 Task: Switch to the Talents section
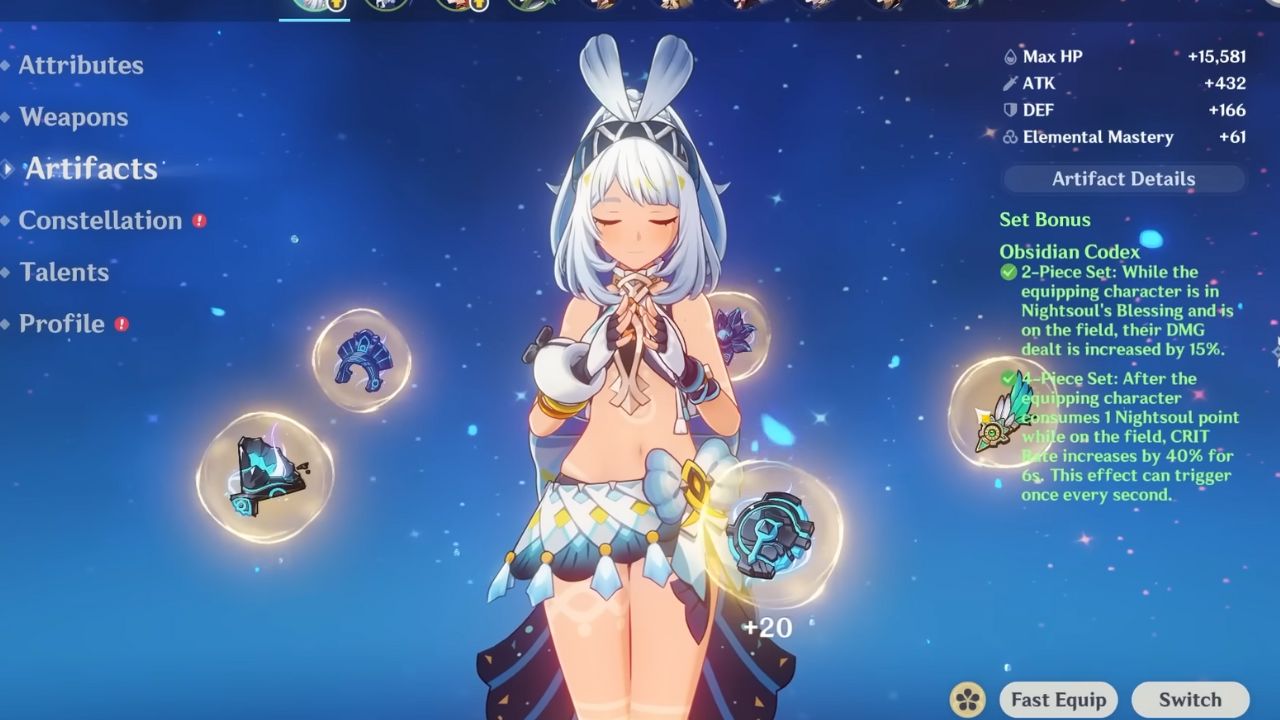coord(64,272)
